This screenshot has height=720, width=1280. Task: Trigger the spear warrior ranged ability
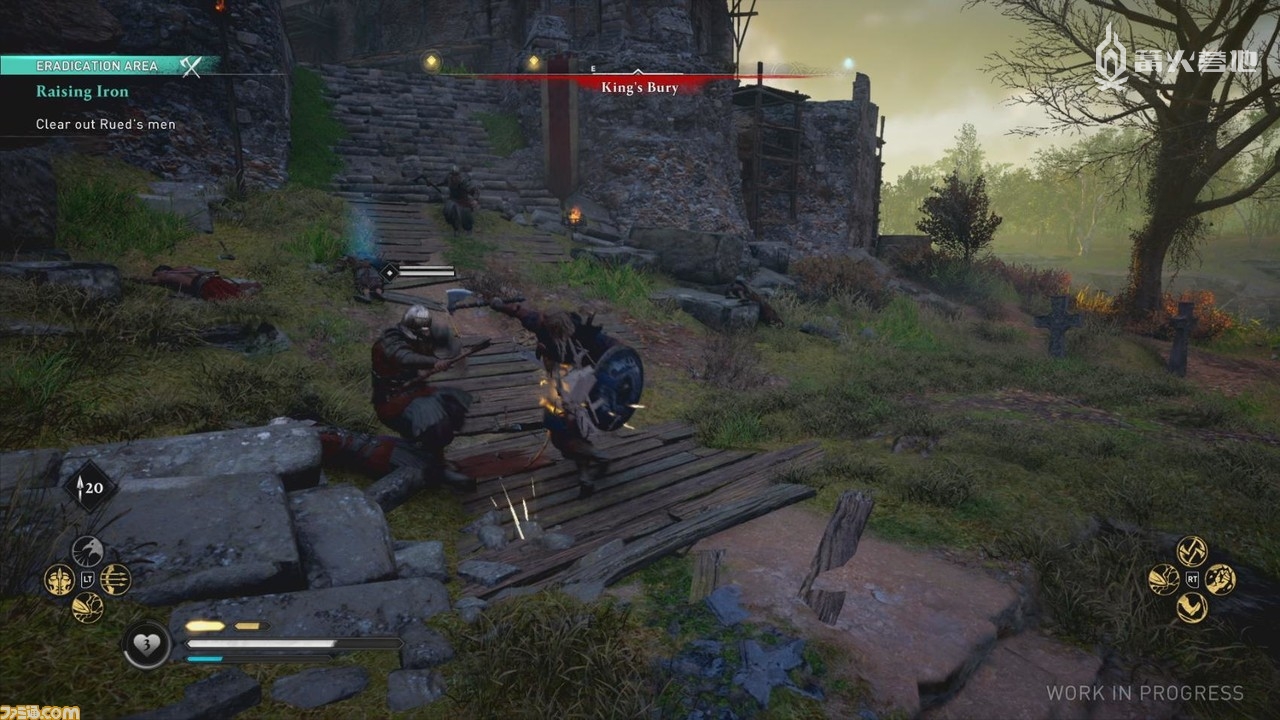(x=59, y=579)
